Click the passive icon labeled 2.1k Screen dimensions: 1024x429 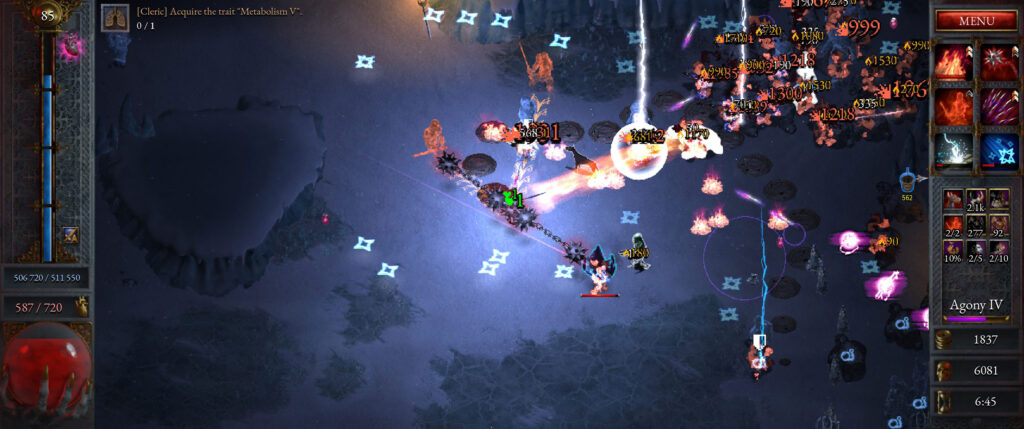975,201
